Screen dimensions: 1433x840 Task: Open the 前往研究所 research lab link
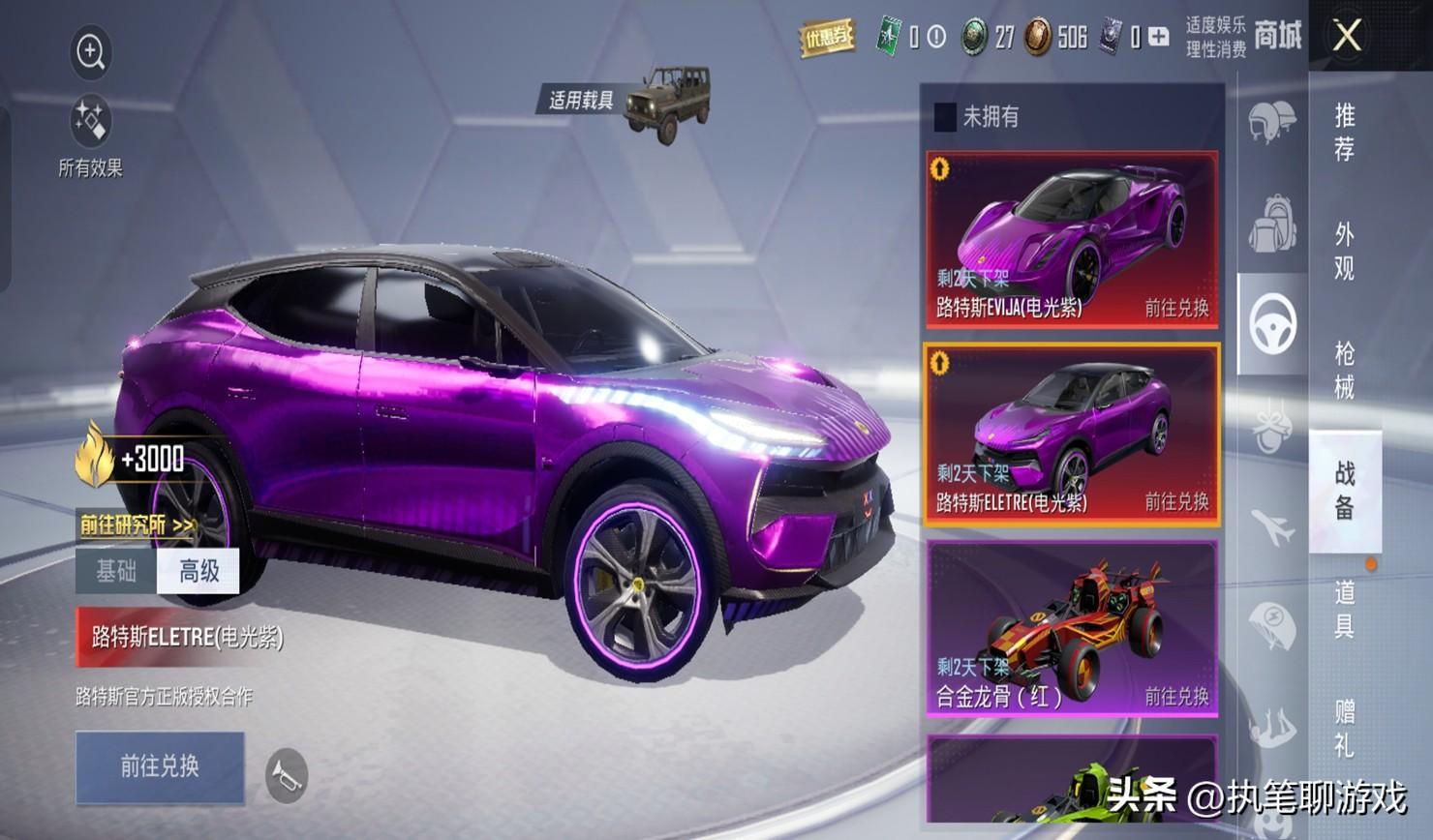tap(137, 525)
